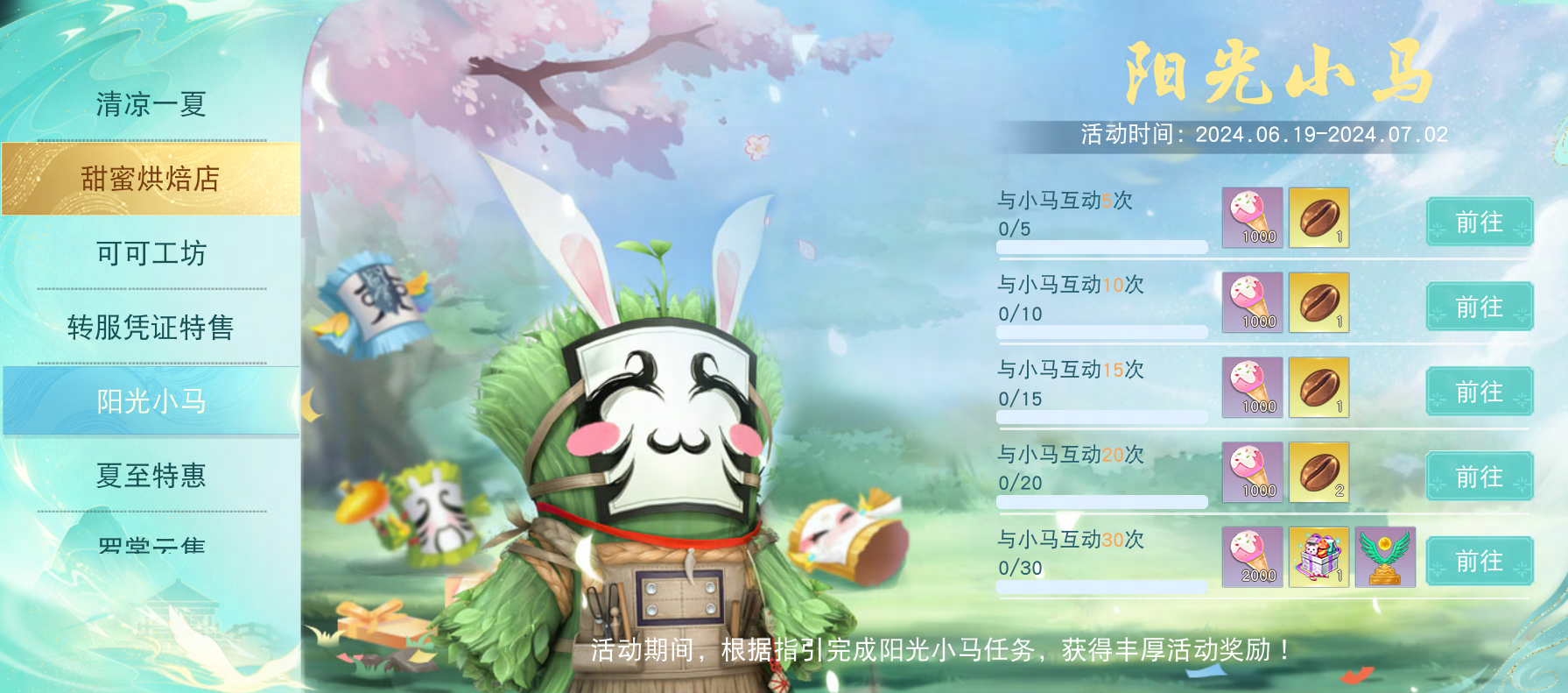The height and width of the screenshot is (693, 1568).
Task: Click the ice cream icon in the 10-interactions reward row
Action: coord(1254,303)
